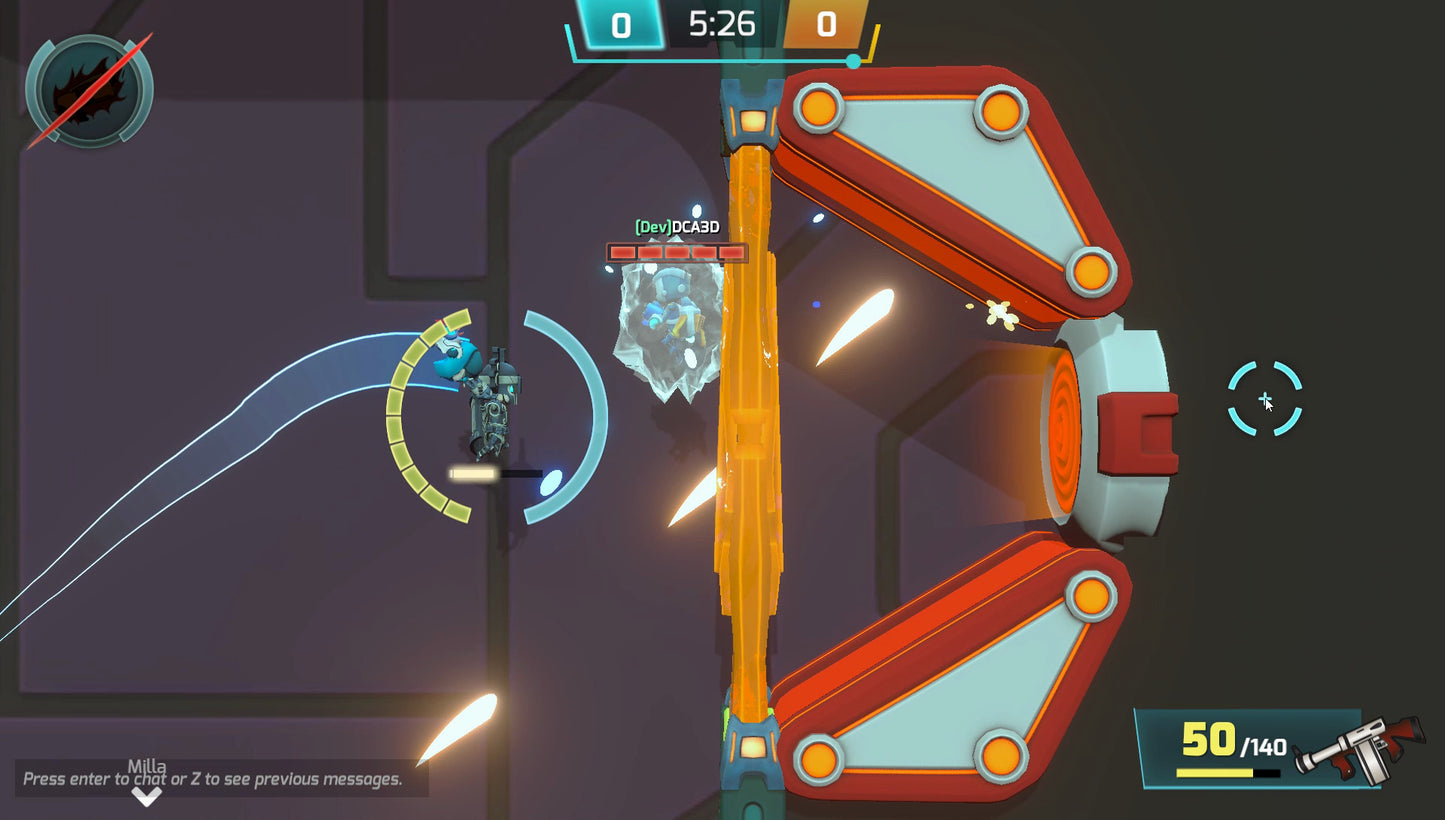Toggle the match timer showing 5:26
1445x820 pixels.
click(722, 24)
